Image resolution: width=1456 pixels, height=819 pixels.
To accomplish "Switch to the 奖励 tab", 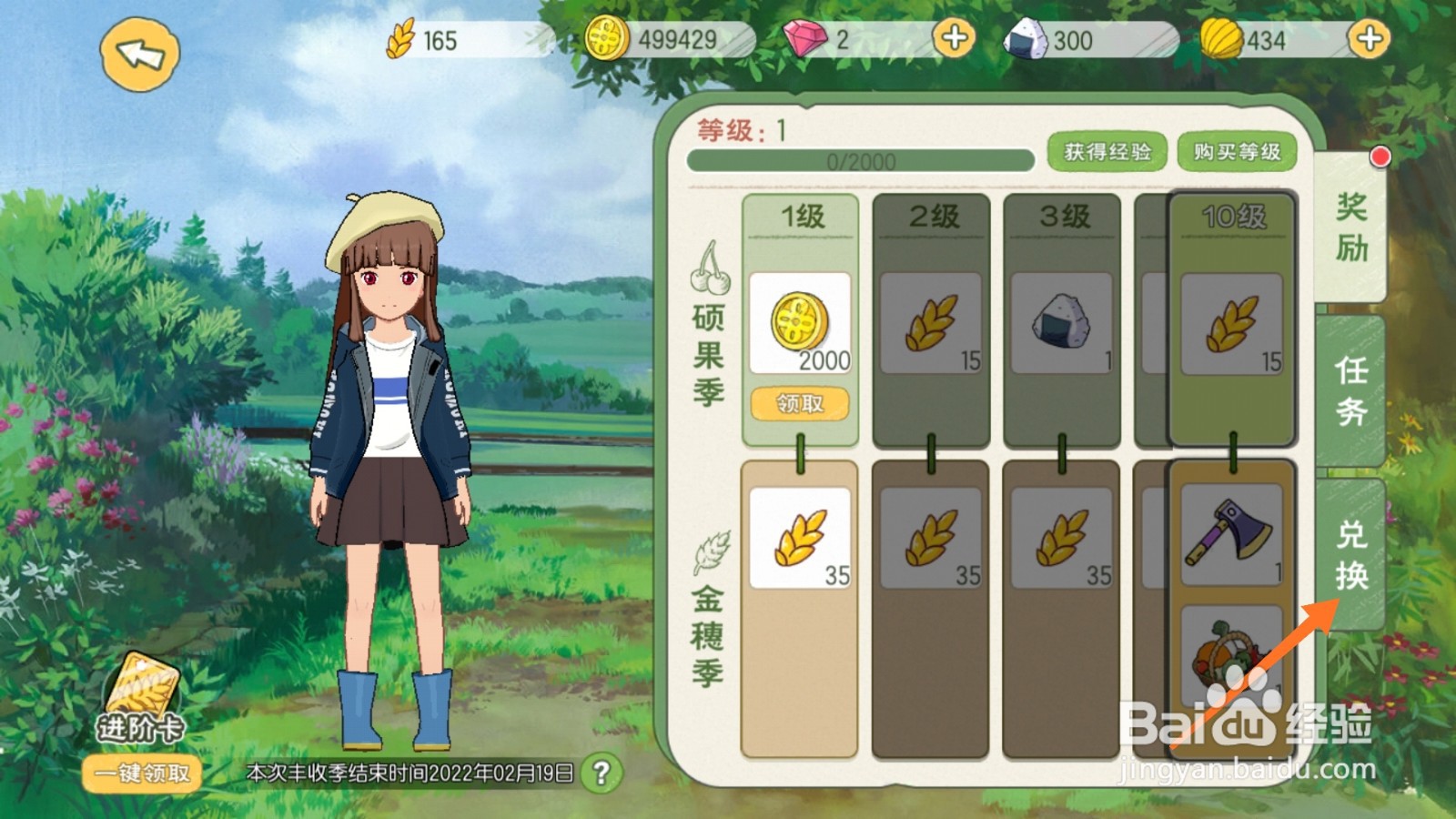I will click(1351, 227).
